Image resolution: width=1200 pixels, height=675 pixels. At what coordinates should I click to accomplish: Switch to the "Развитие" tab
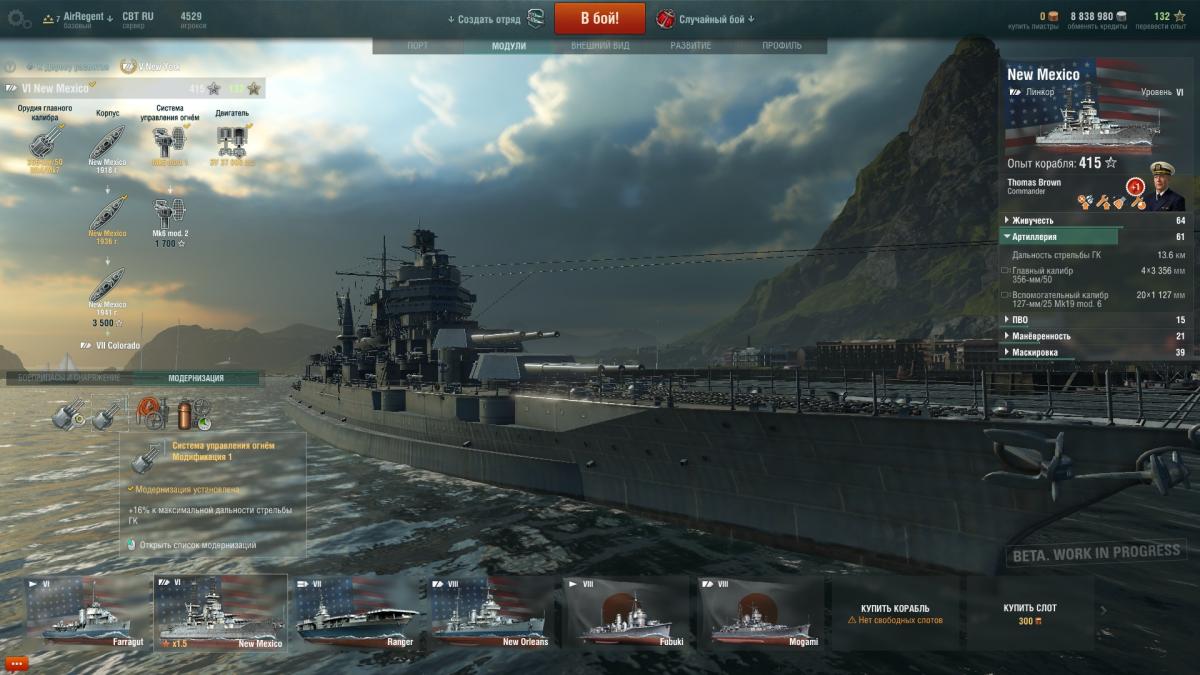(691, 46)
